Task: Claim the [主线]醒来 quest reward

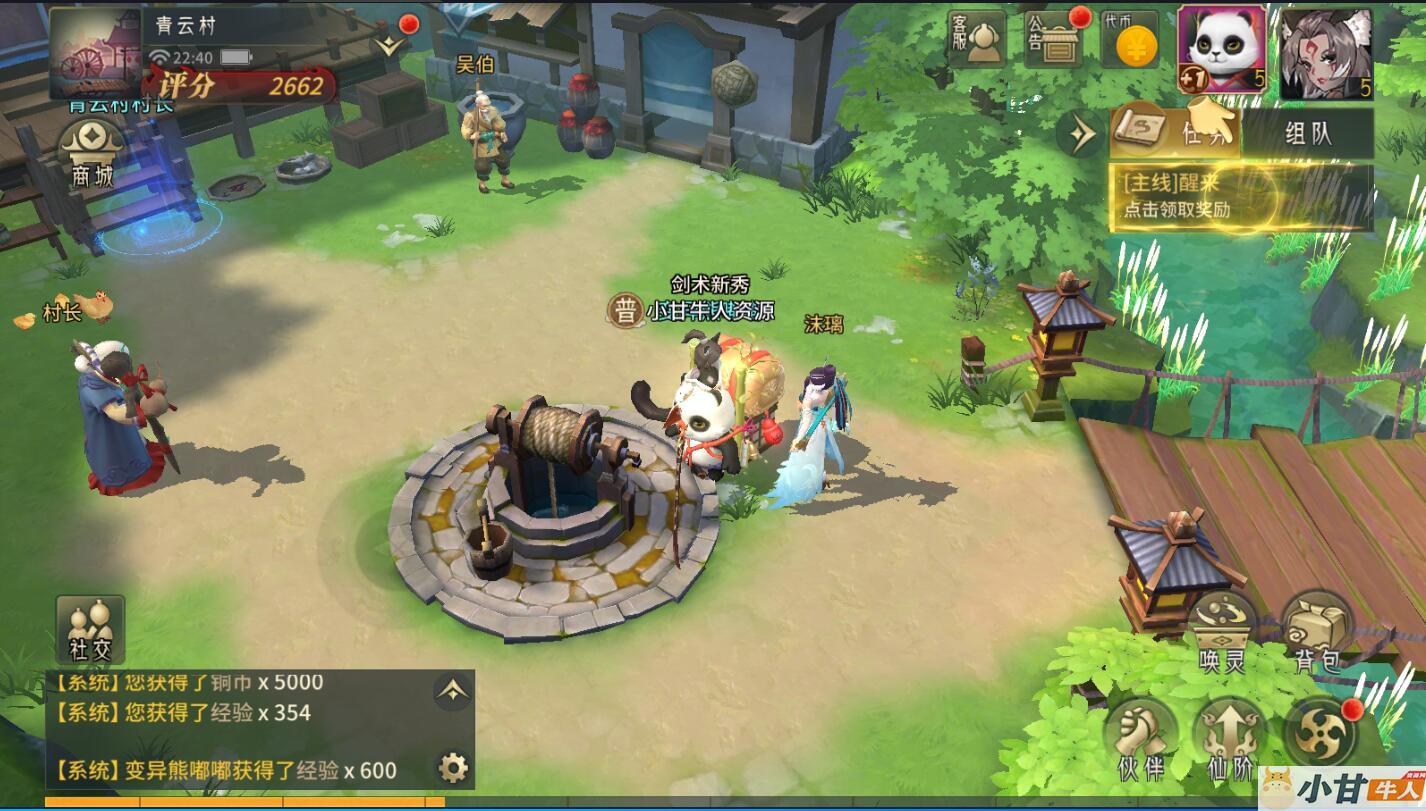Action: pos(1240,196)
